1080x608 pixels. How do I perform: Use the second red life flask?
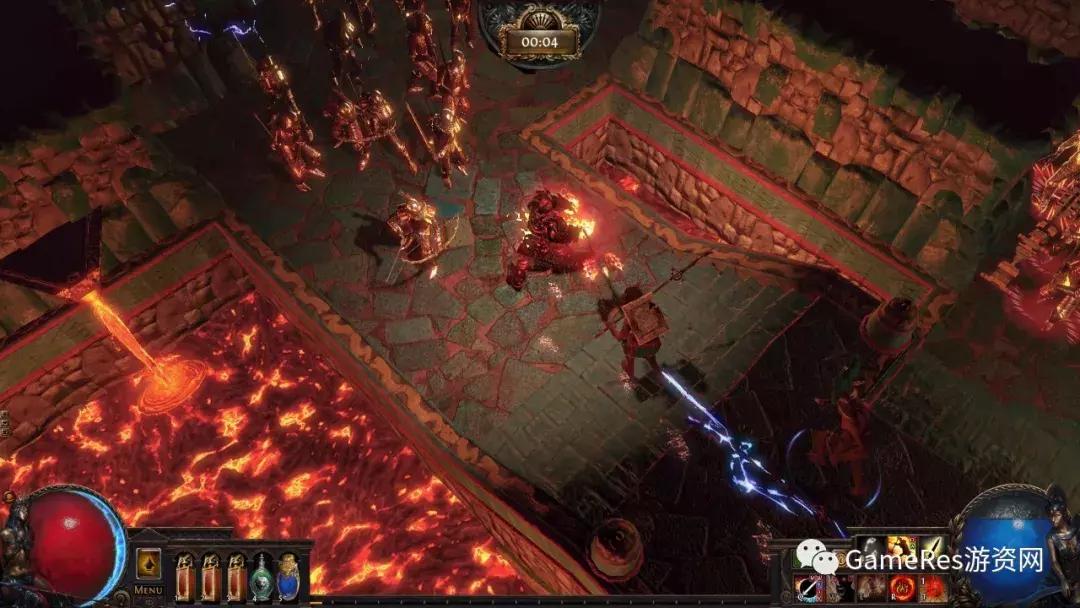(211, 576)
